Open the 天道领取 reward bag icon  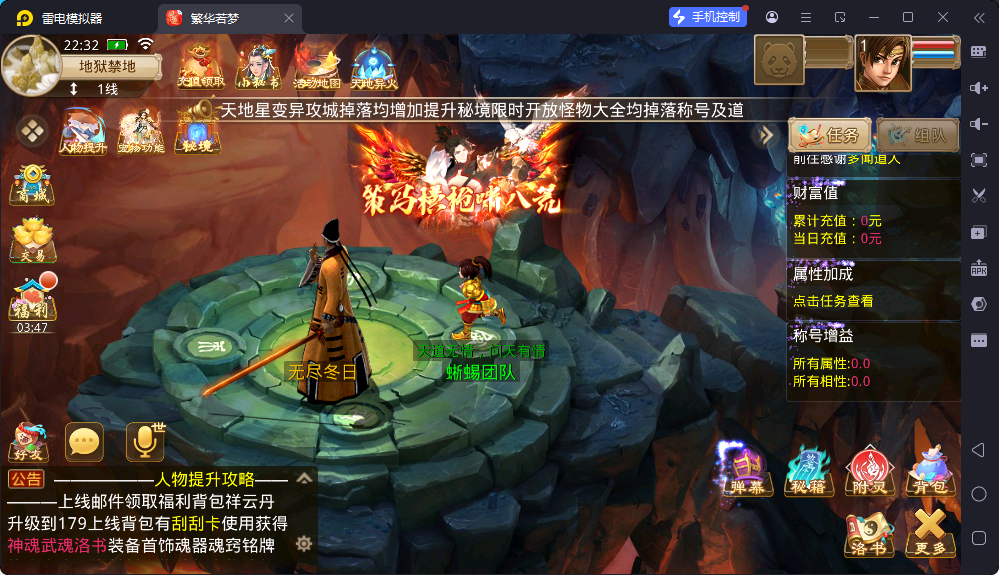(200, 66)
